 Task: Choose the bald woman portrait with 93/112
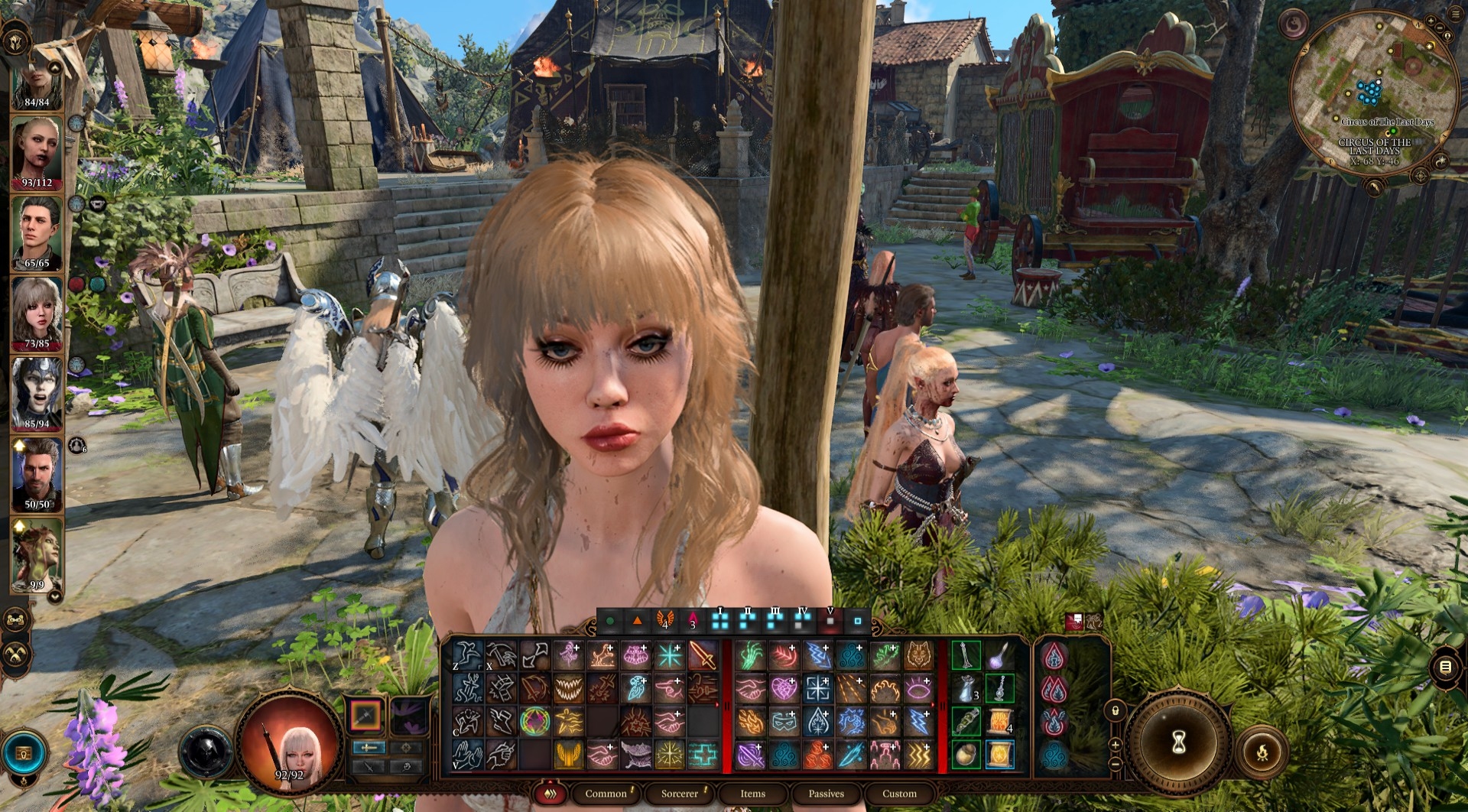tap(37, 151)
